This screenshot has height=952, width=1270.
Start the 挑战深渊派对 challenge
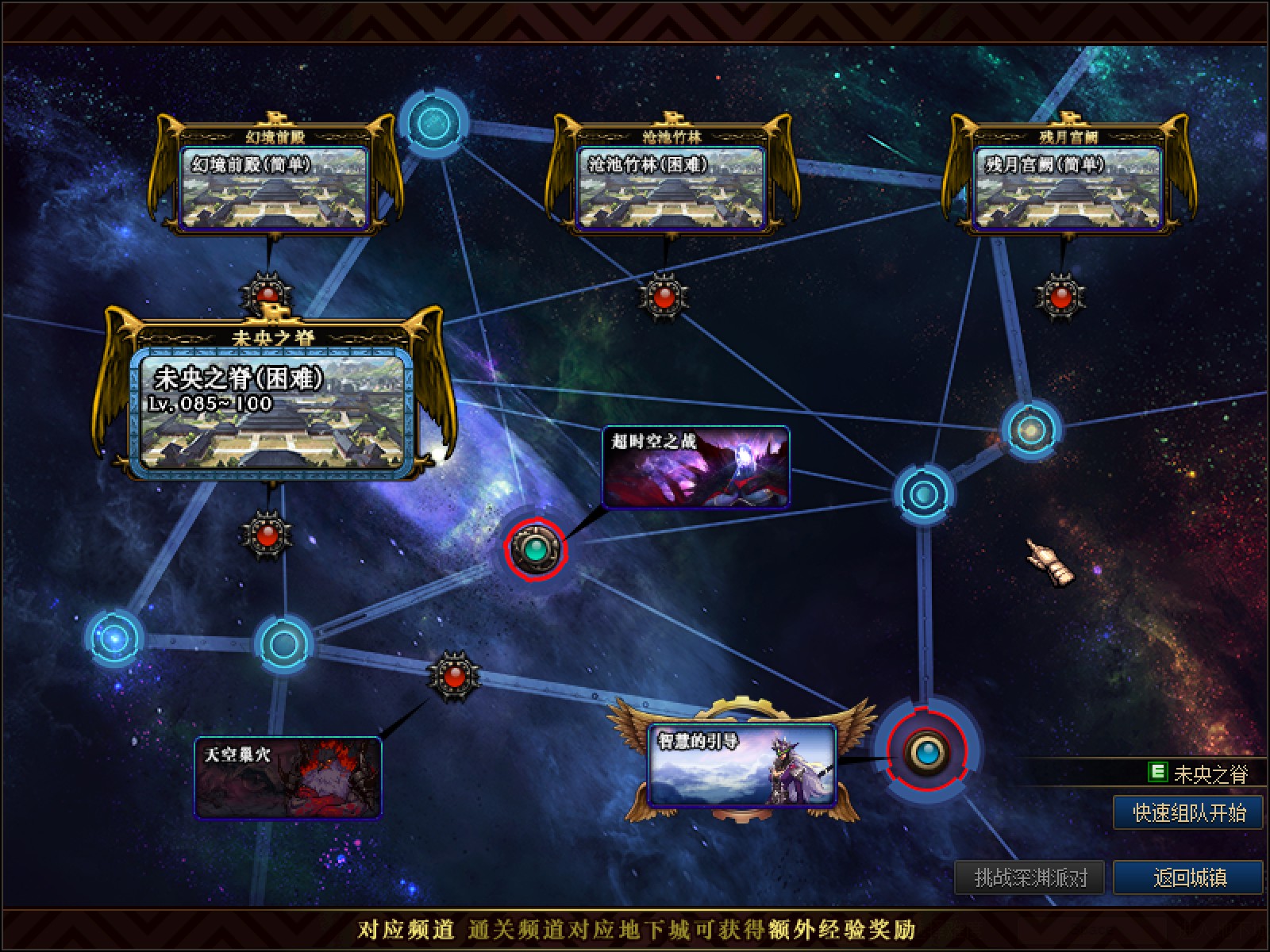tap(1030, 877)
